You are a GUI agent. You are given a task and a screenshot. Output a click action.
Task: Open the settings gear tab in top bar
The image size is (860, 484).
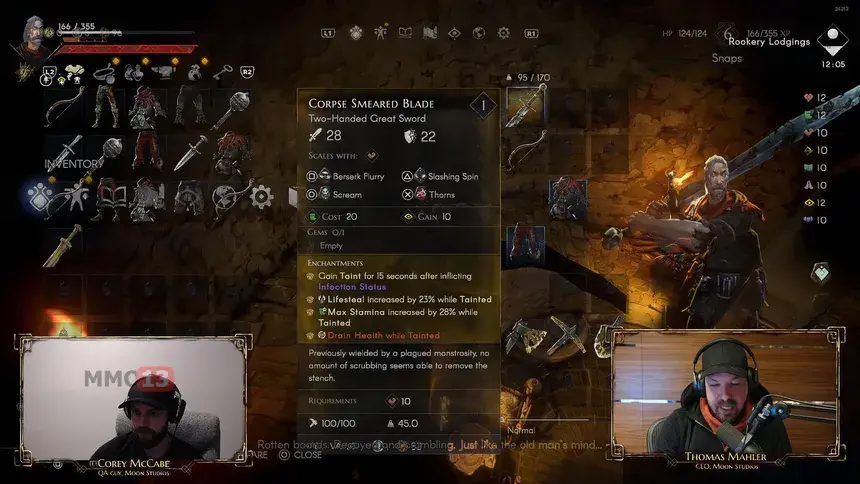coord(504,33)
